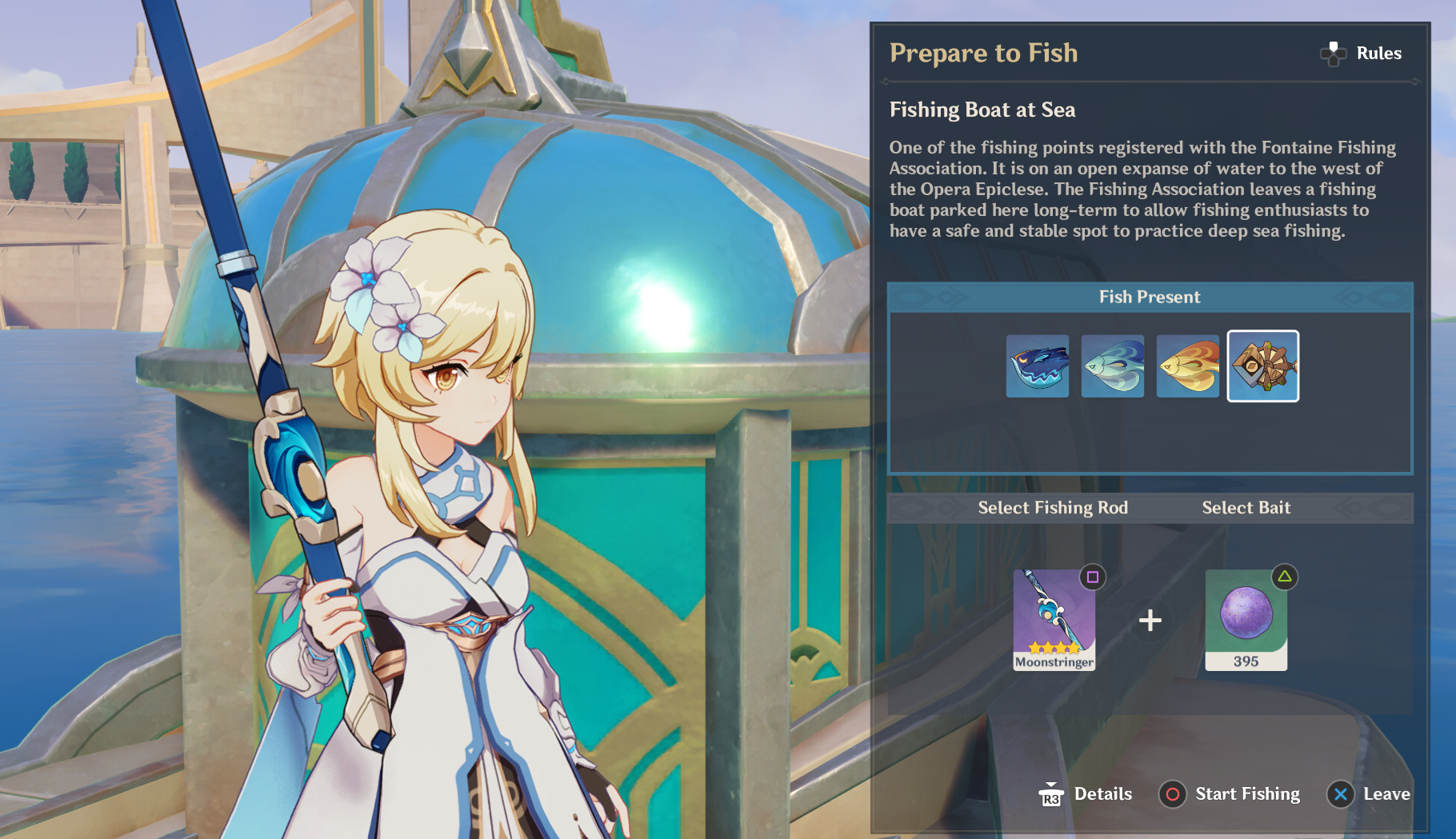Select the dark blue fish in Fish Present
This screenshot has width=1456, height=839.
pyautogui.click(x=1037, y=366)
